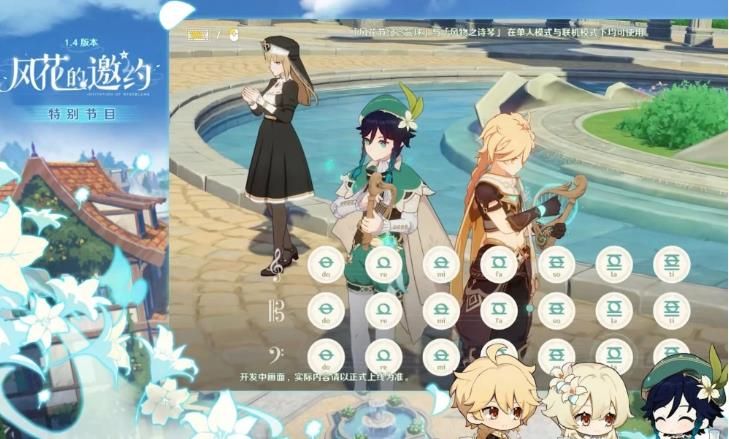Play the treble clef row do note
Viewport: 729px width, 439px height.
tap(326, 265)
